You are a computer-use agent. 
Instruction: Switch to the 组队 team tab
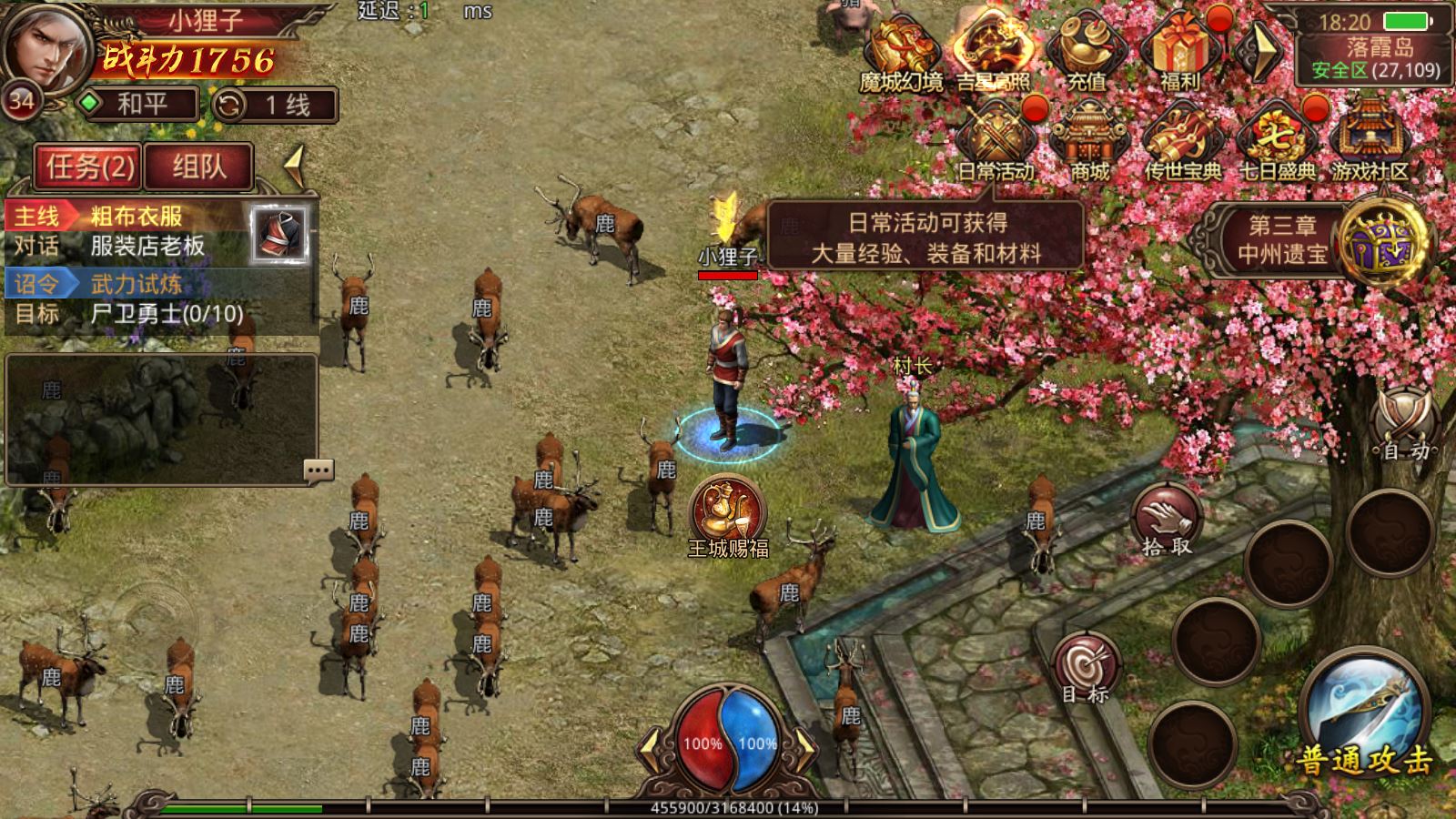click(198, 167)
